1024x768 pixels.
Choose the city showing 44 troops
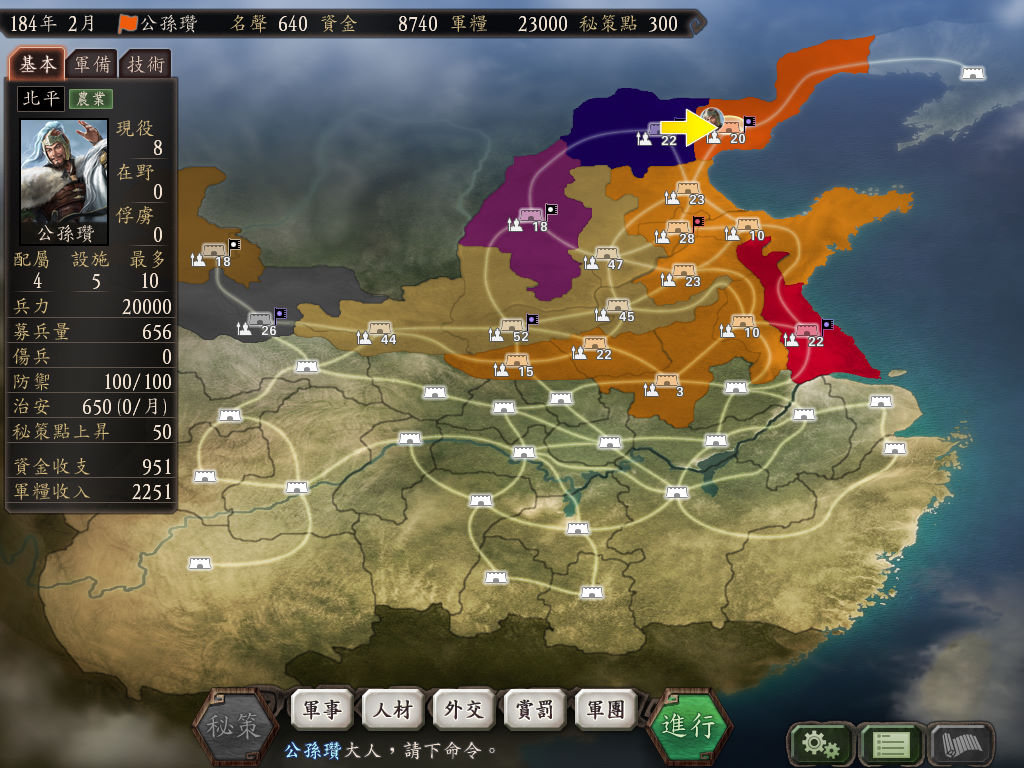click(379, 330)
